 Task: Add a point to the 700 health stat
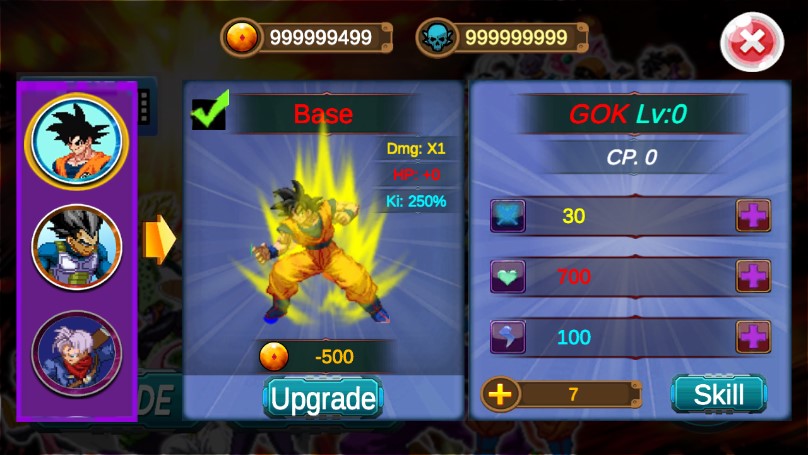pos(753,276)
